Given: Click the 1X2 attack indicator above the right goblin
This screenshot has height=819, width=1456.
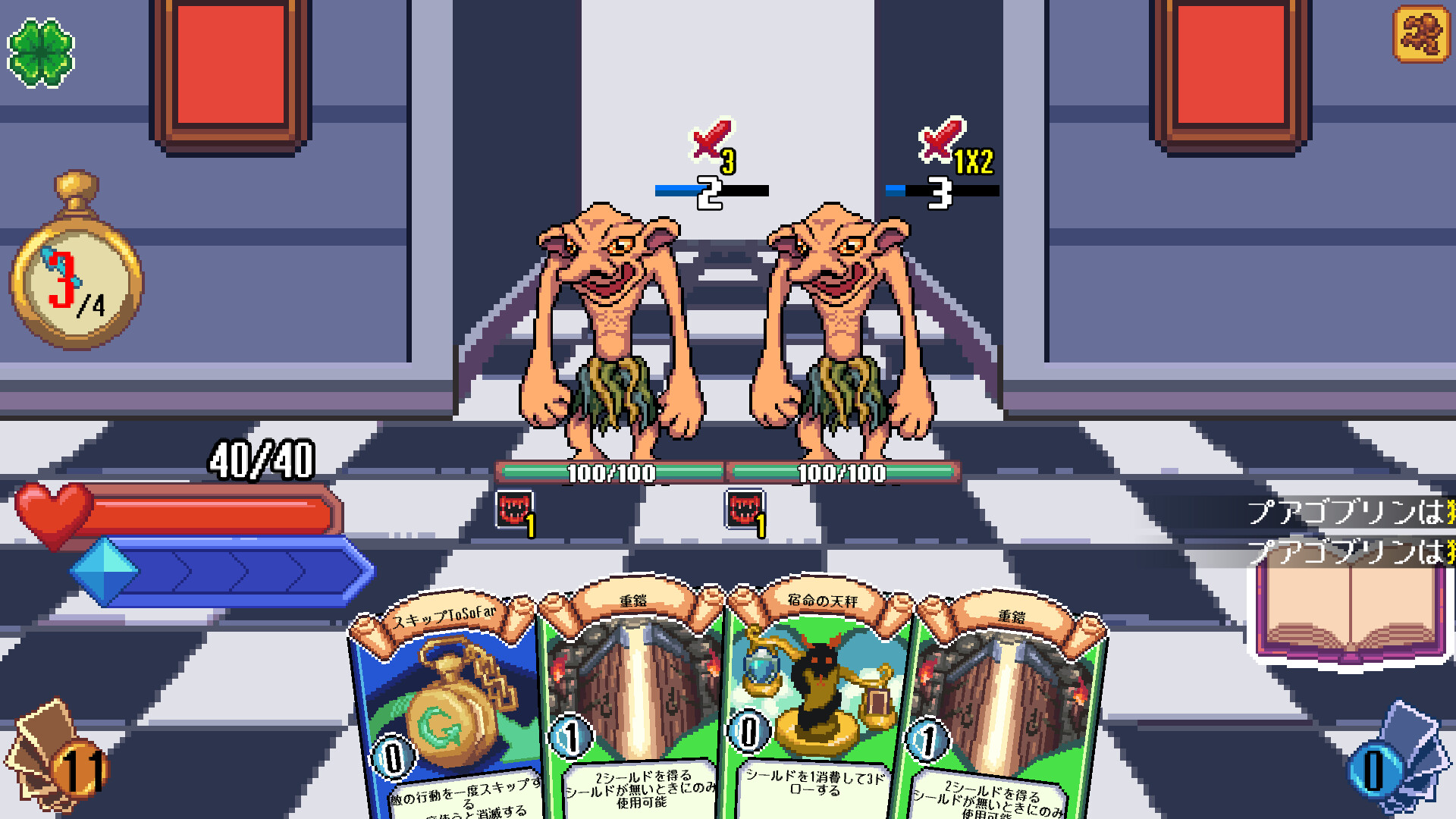Looking at the screenshot, I should 943,148.
